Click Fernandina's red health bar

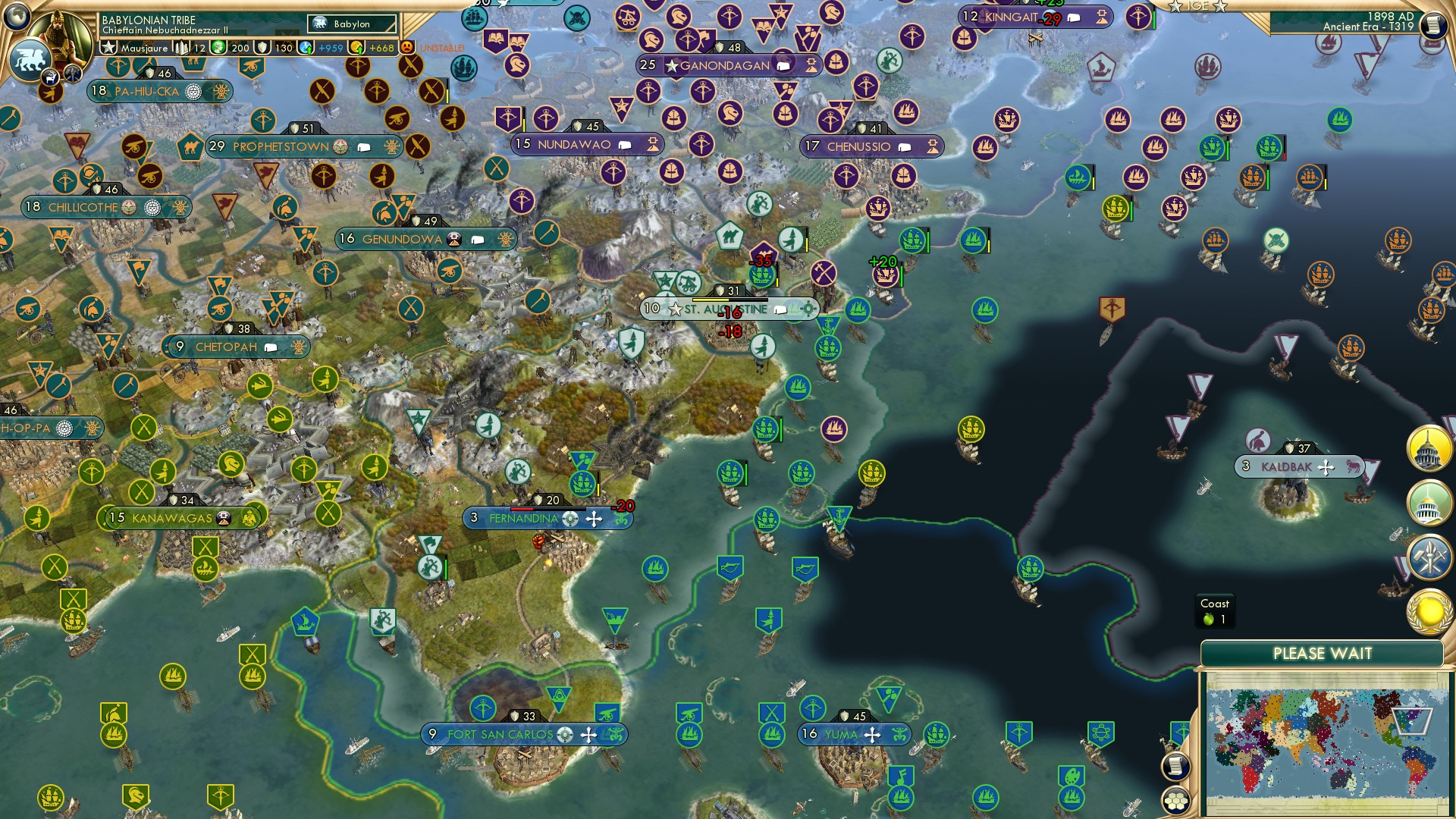pos(523,510)
